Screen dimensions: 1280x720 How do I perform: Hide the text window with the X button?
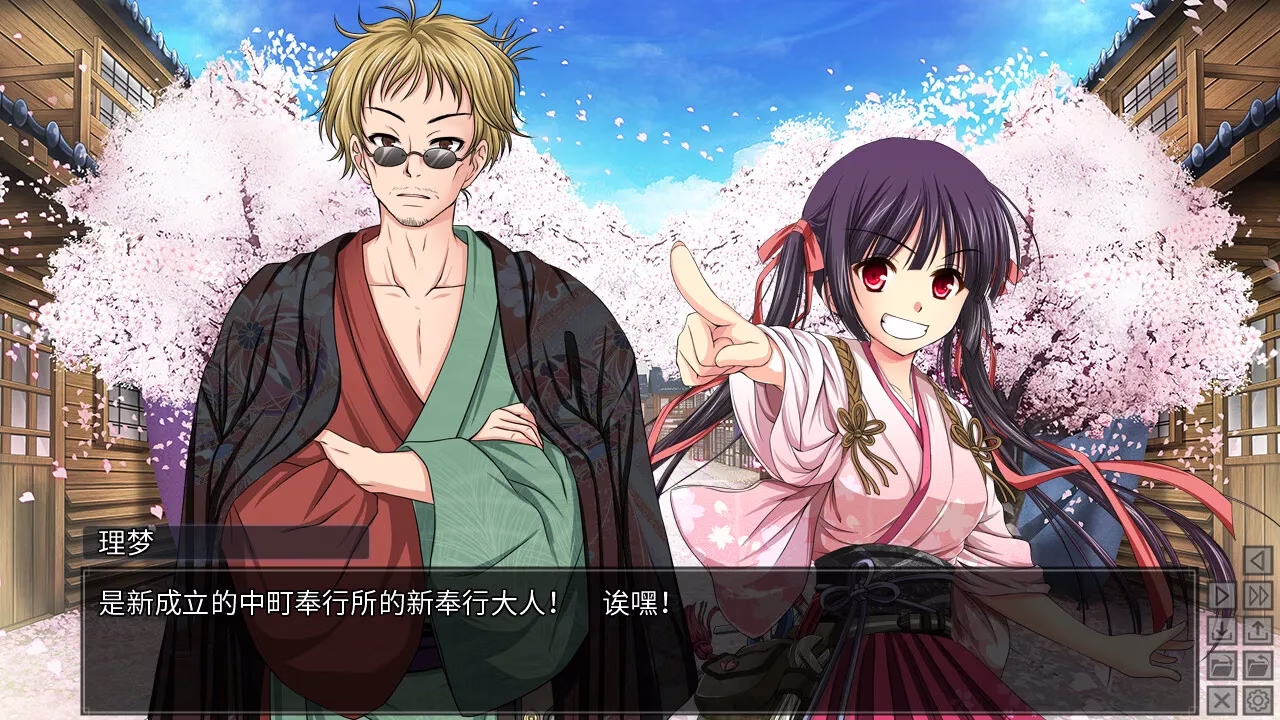pyautogui.click(x=1222, y=698)
